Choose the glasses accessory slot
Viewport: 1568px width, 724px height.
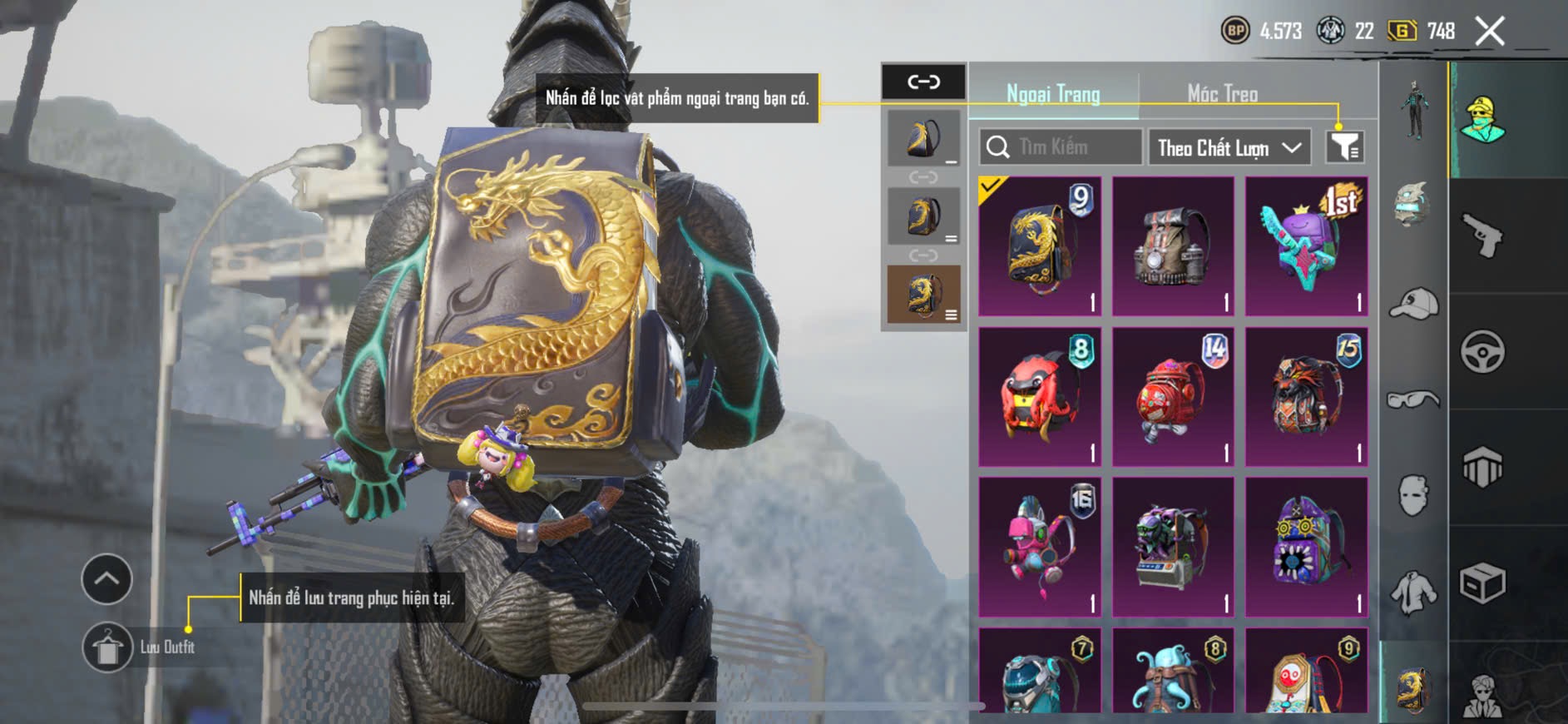click(x=1413, y=400)
